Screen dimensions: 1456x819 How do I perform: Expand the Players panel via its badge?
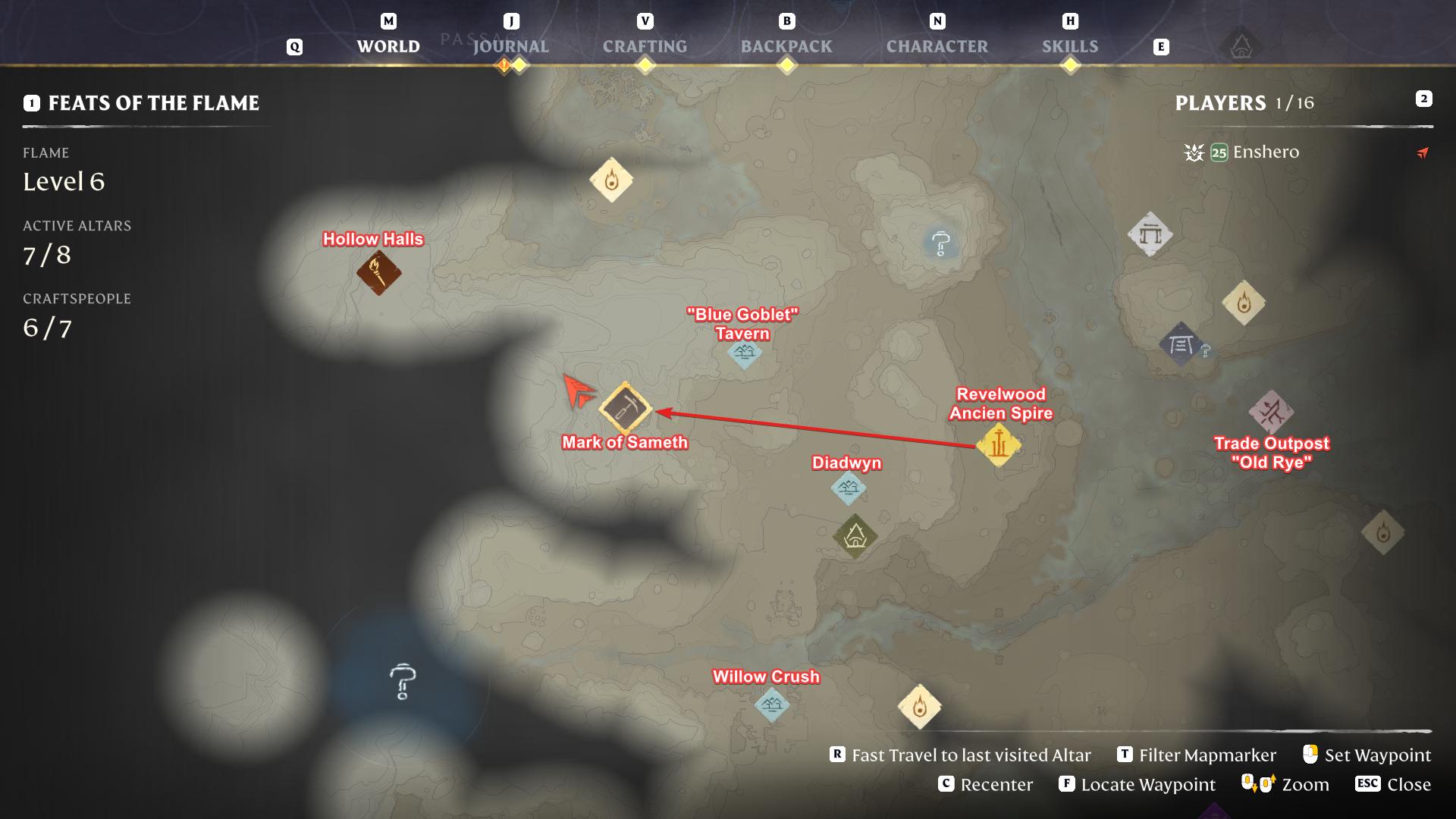tap(1423, 99)
